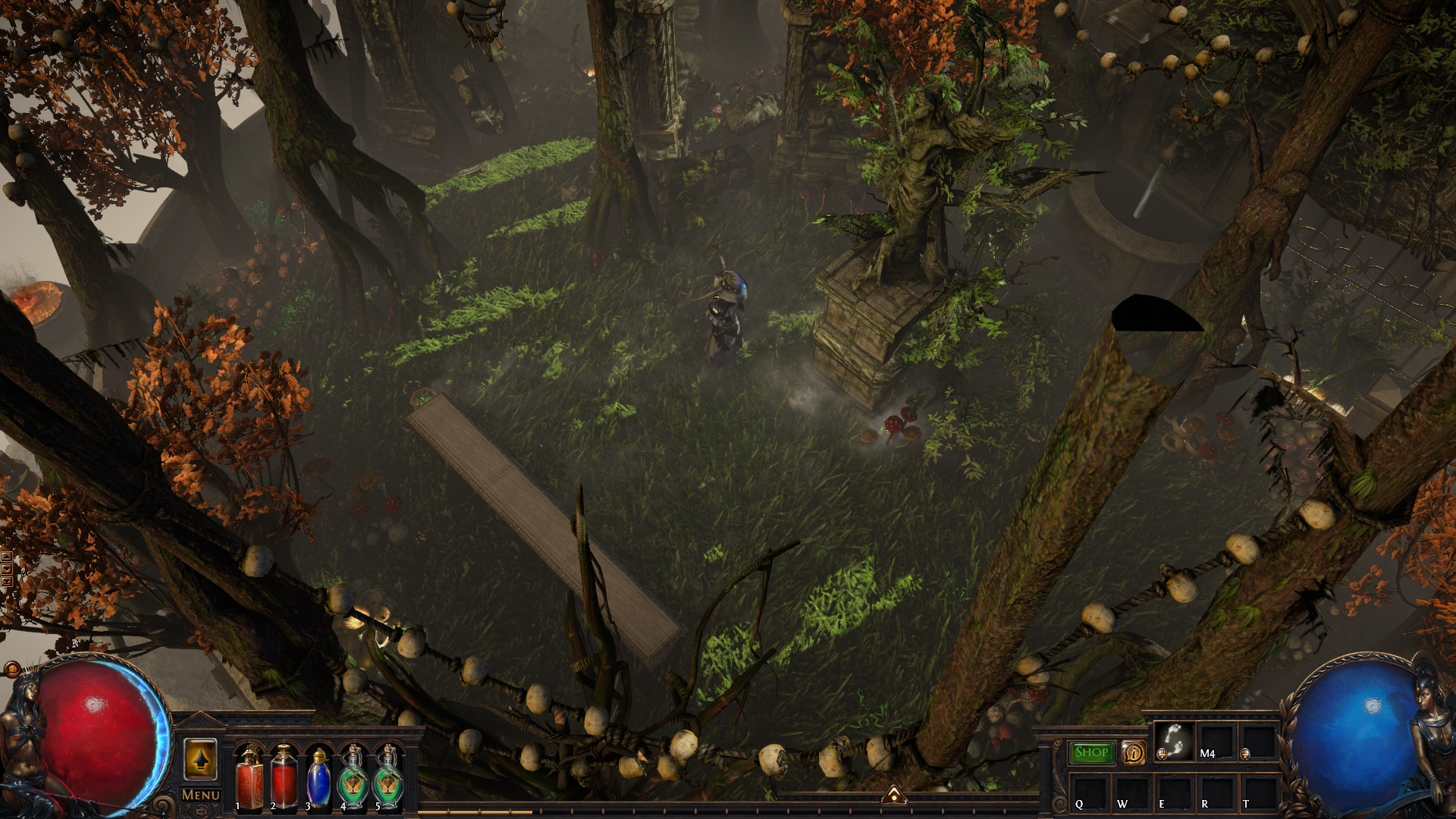The width and height of the screenshot is (1456, 819).
Task: Use the blue mana flask
Action: pos(318,779)
